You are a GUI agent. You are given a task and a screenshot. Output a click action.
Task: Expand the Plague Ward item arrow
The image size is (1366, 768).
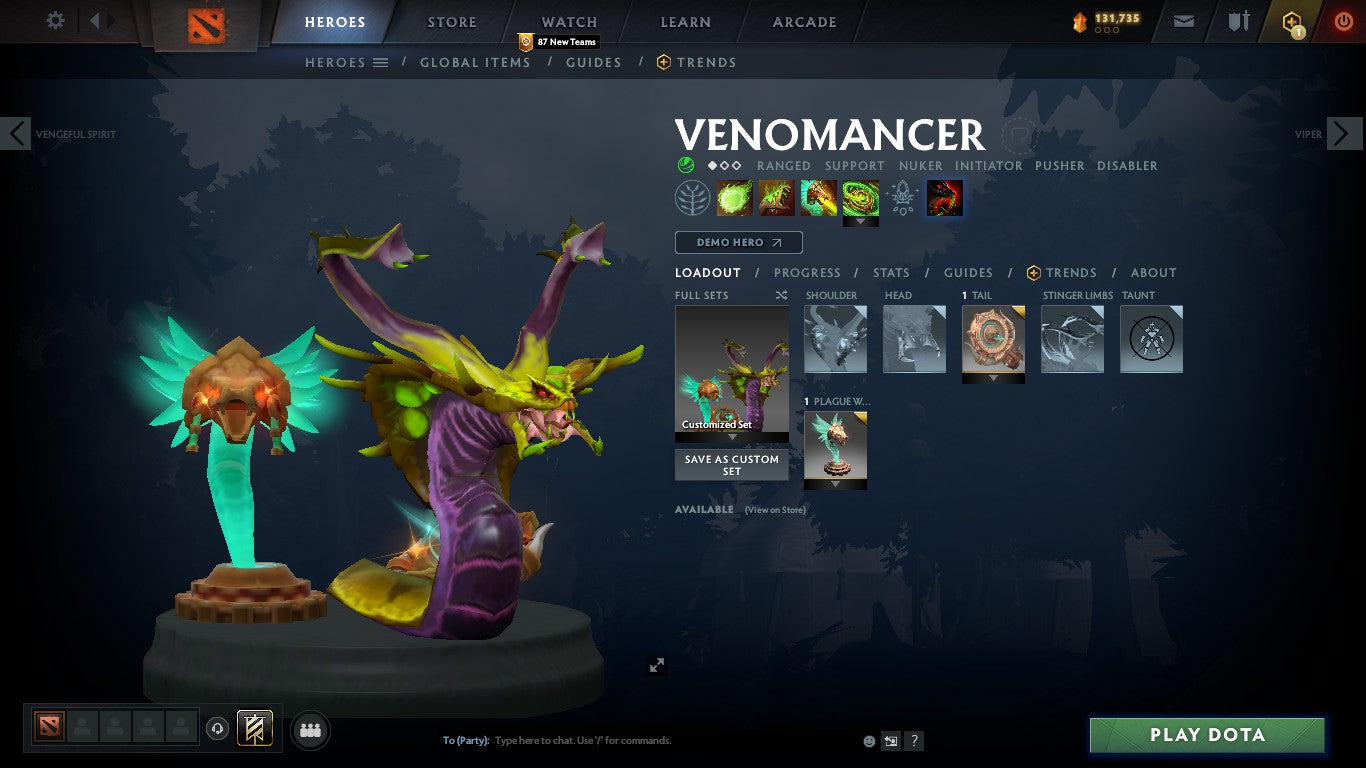[835, 485]
